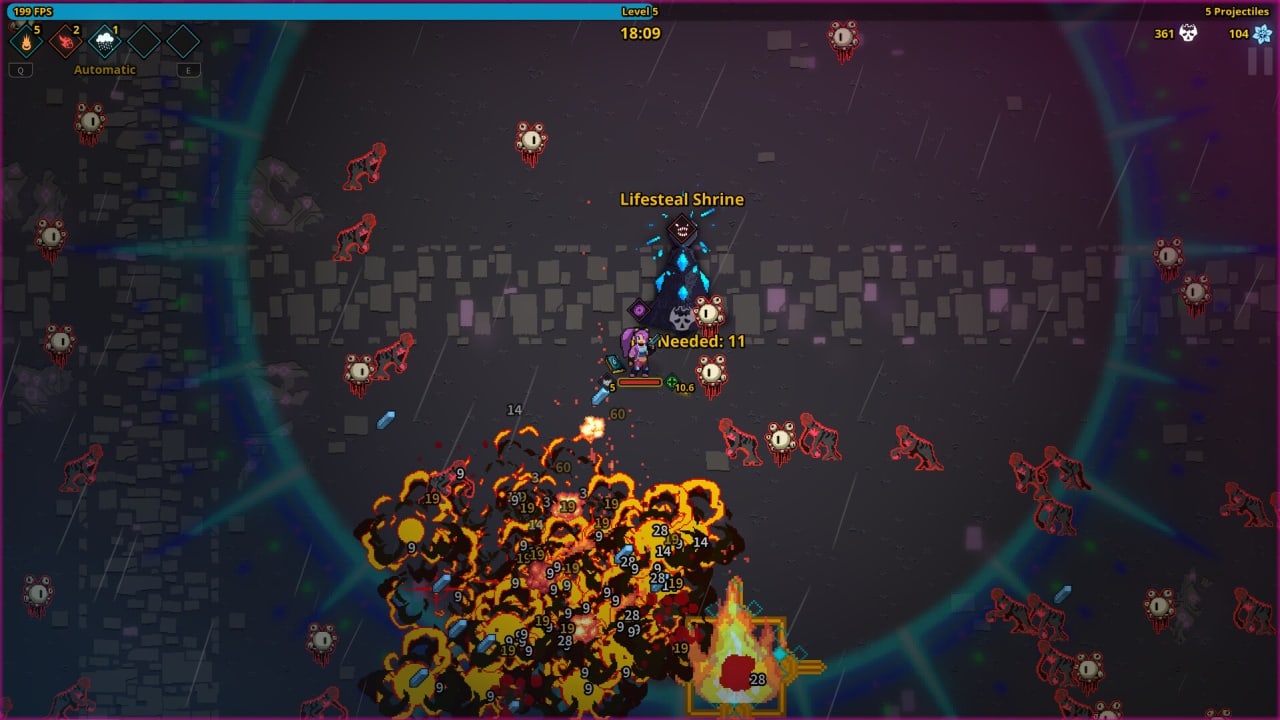Click the skull kill counter icon
The width and height of the screenshot is (1280, 720).
pyautogui.click(x=1188, y=33)
